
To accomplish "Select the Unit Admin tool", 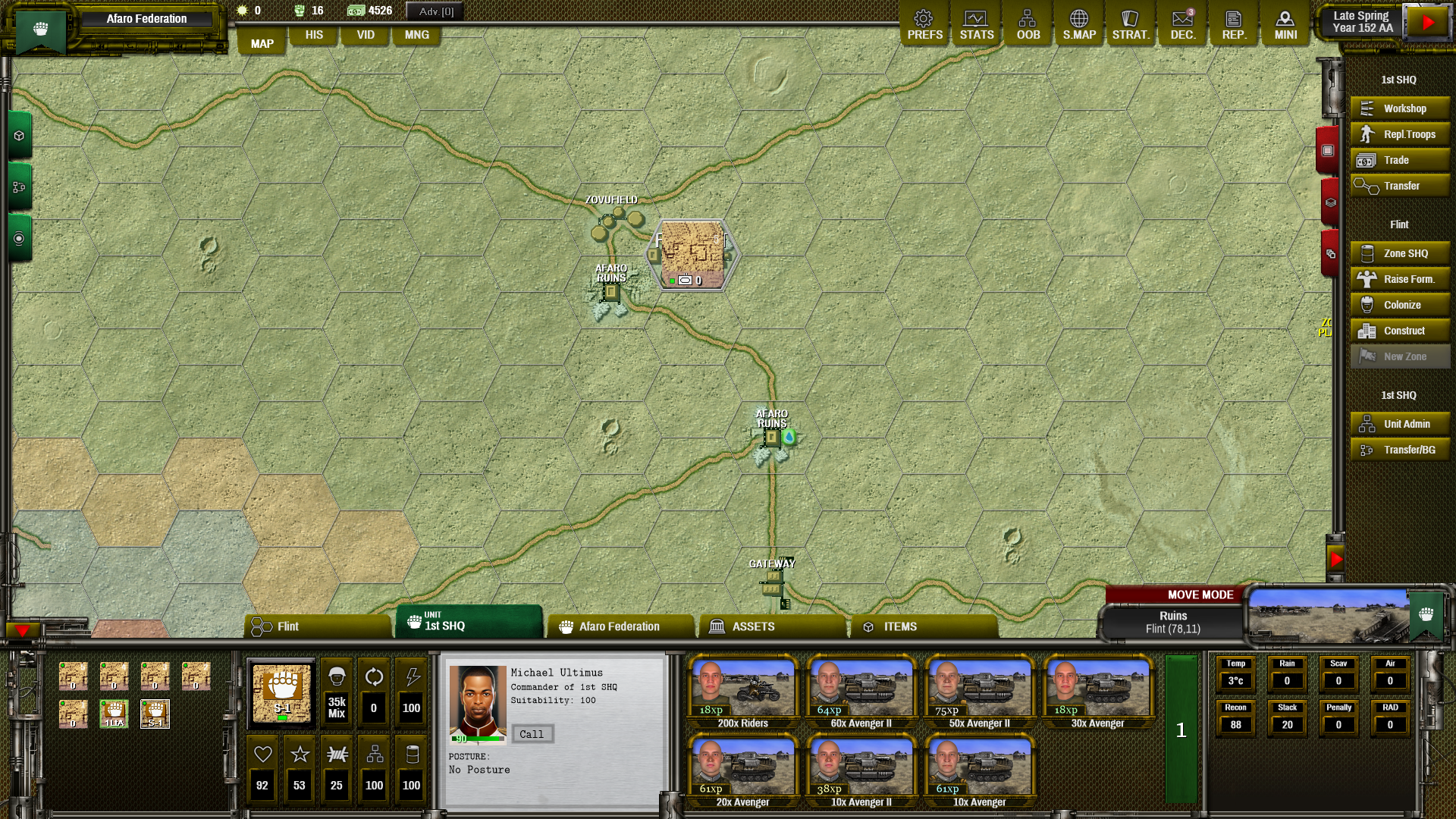I will pos(1399,423).
